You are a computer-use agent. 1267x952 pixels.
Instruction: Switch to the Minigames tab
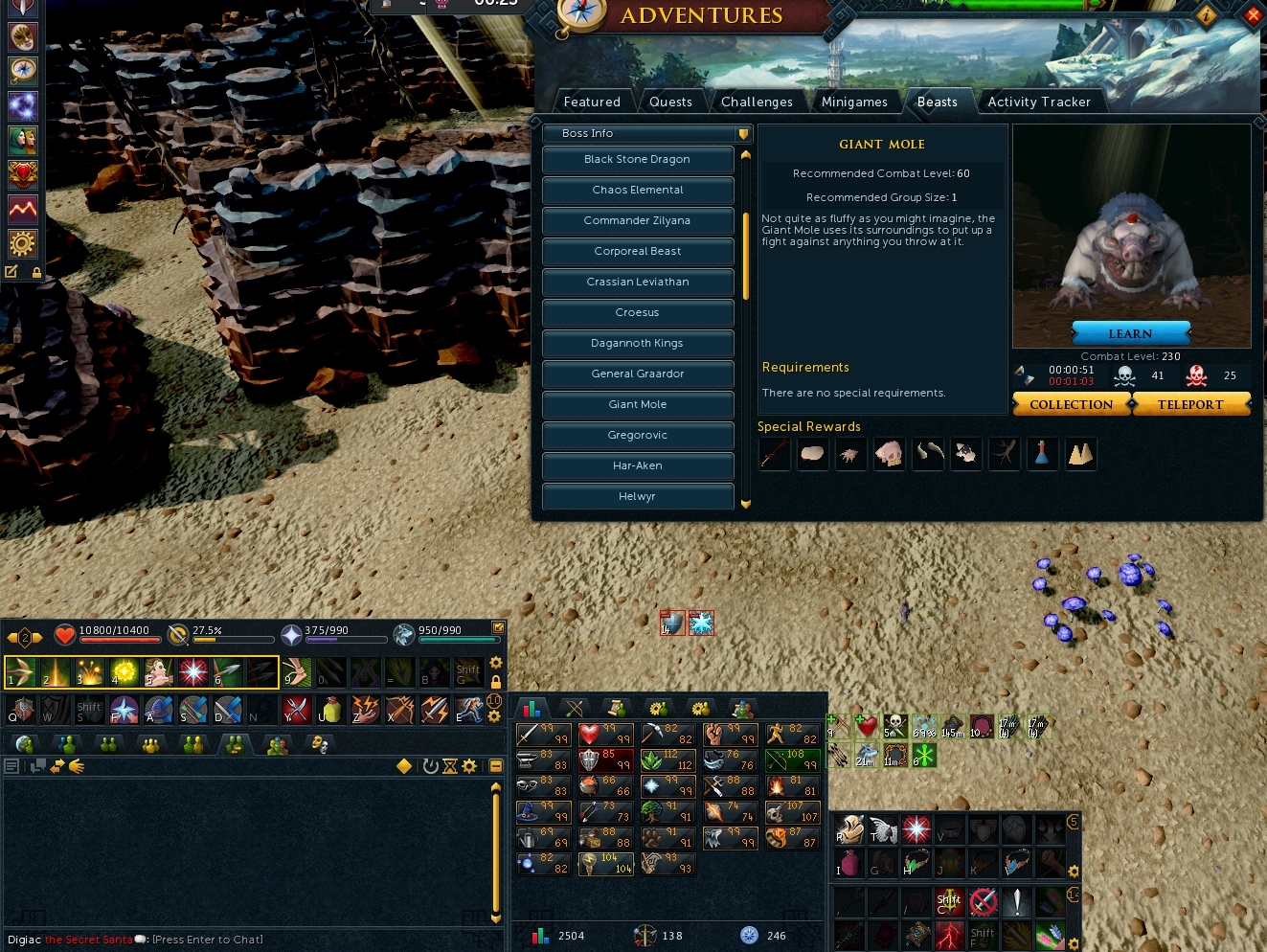click(x=854, y=102)
